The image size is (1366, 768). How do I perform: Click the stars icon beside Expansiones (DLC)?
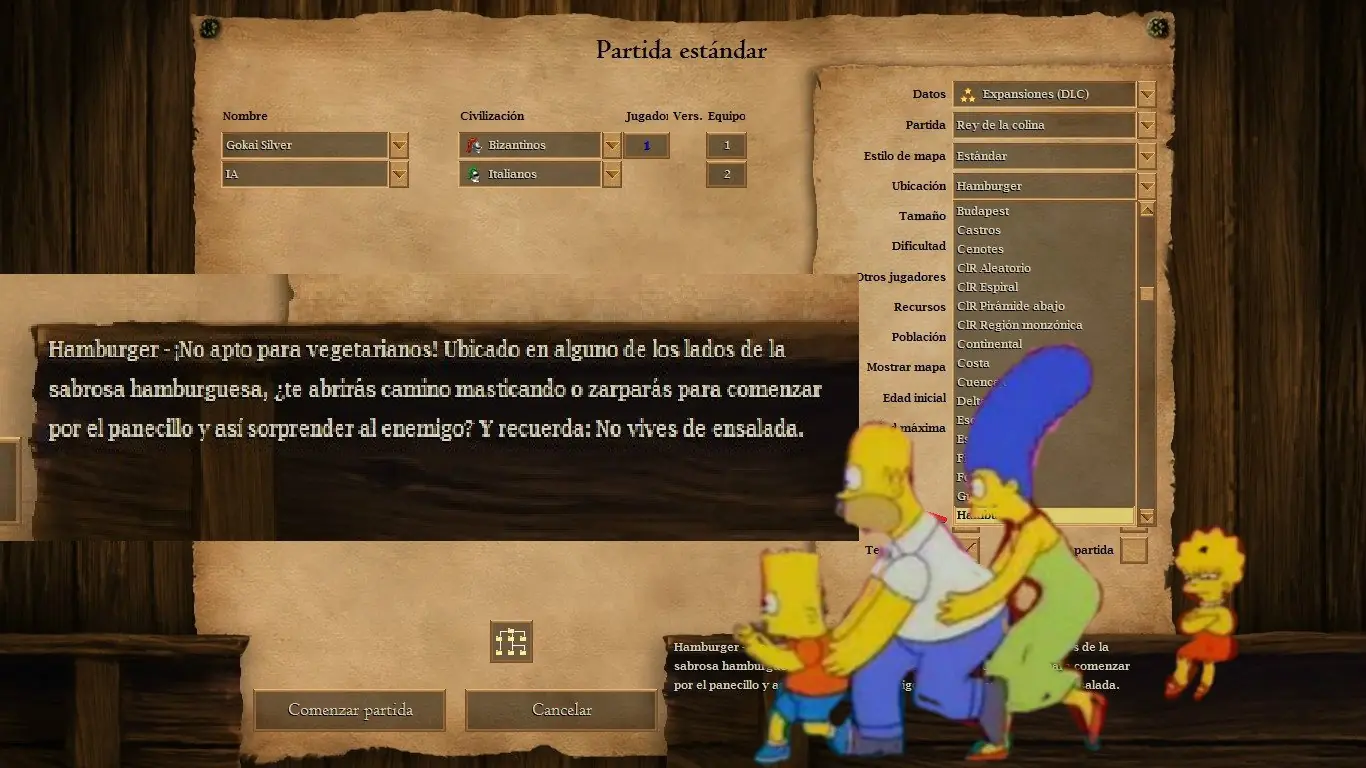967,93
